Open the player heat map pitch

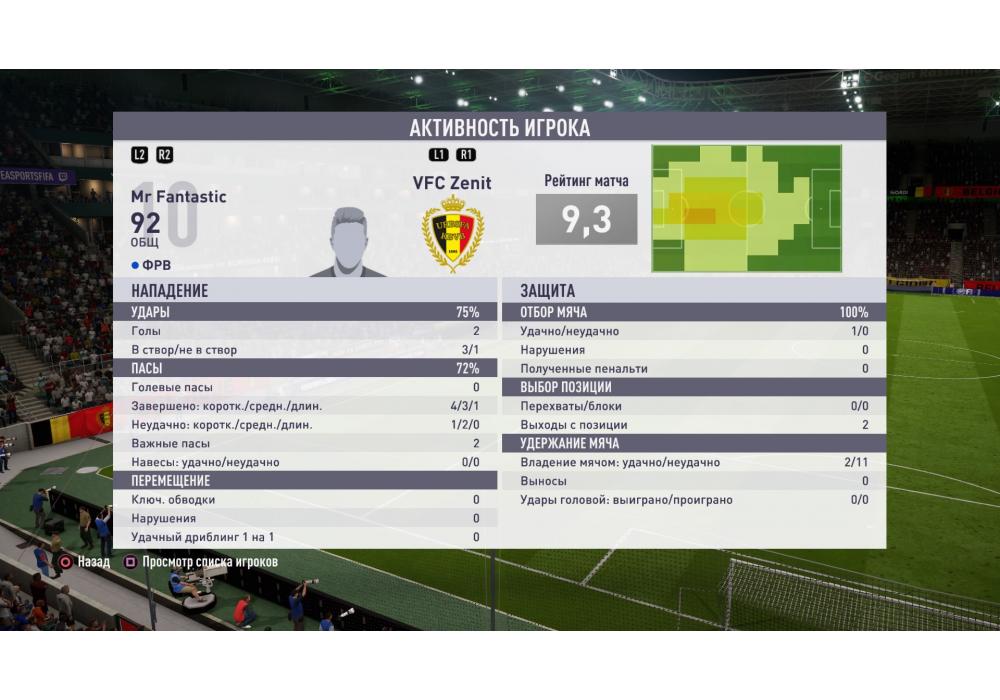tap(746, 209)
